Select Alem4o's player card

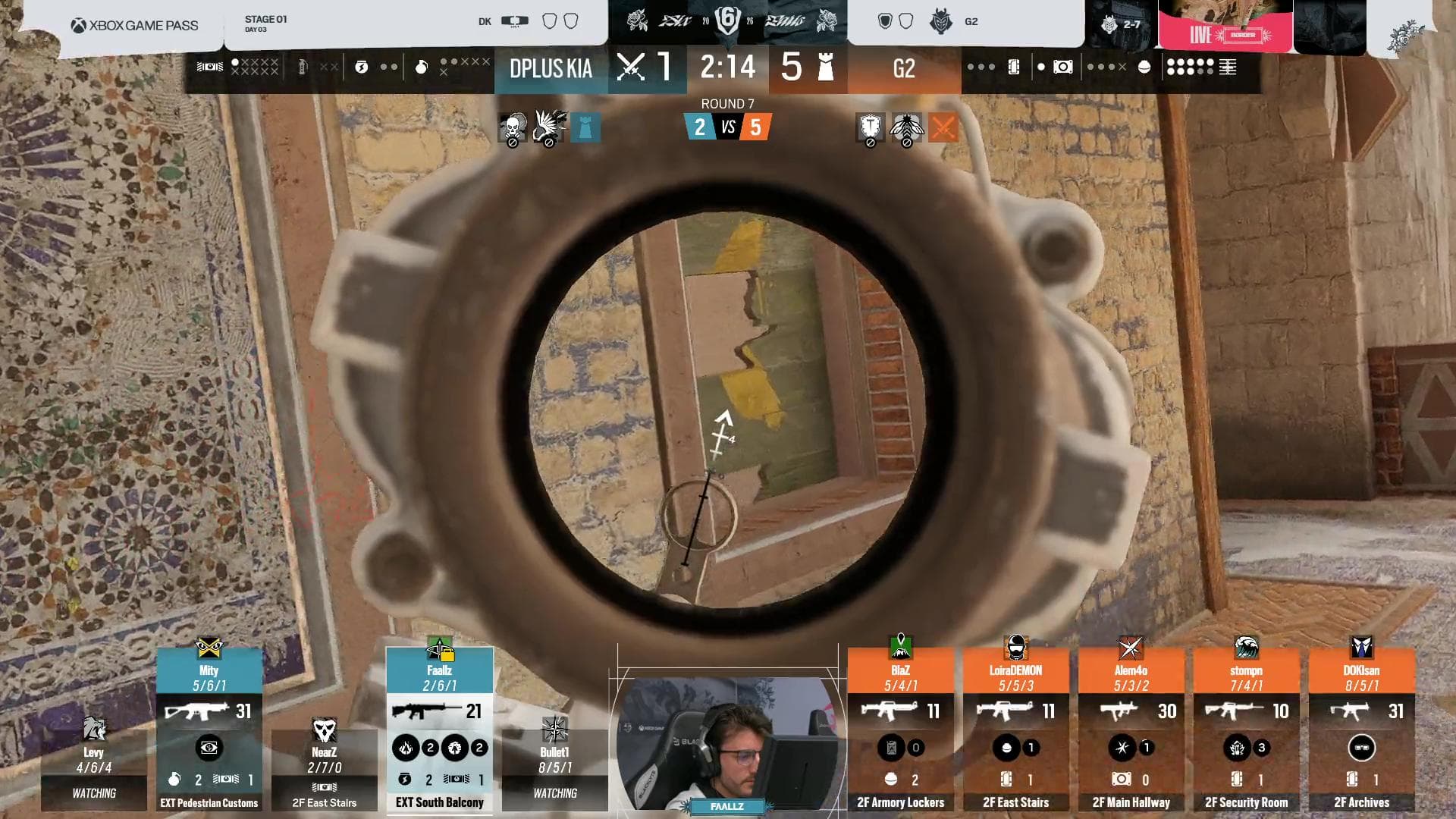1131,730
